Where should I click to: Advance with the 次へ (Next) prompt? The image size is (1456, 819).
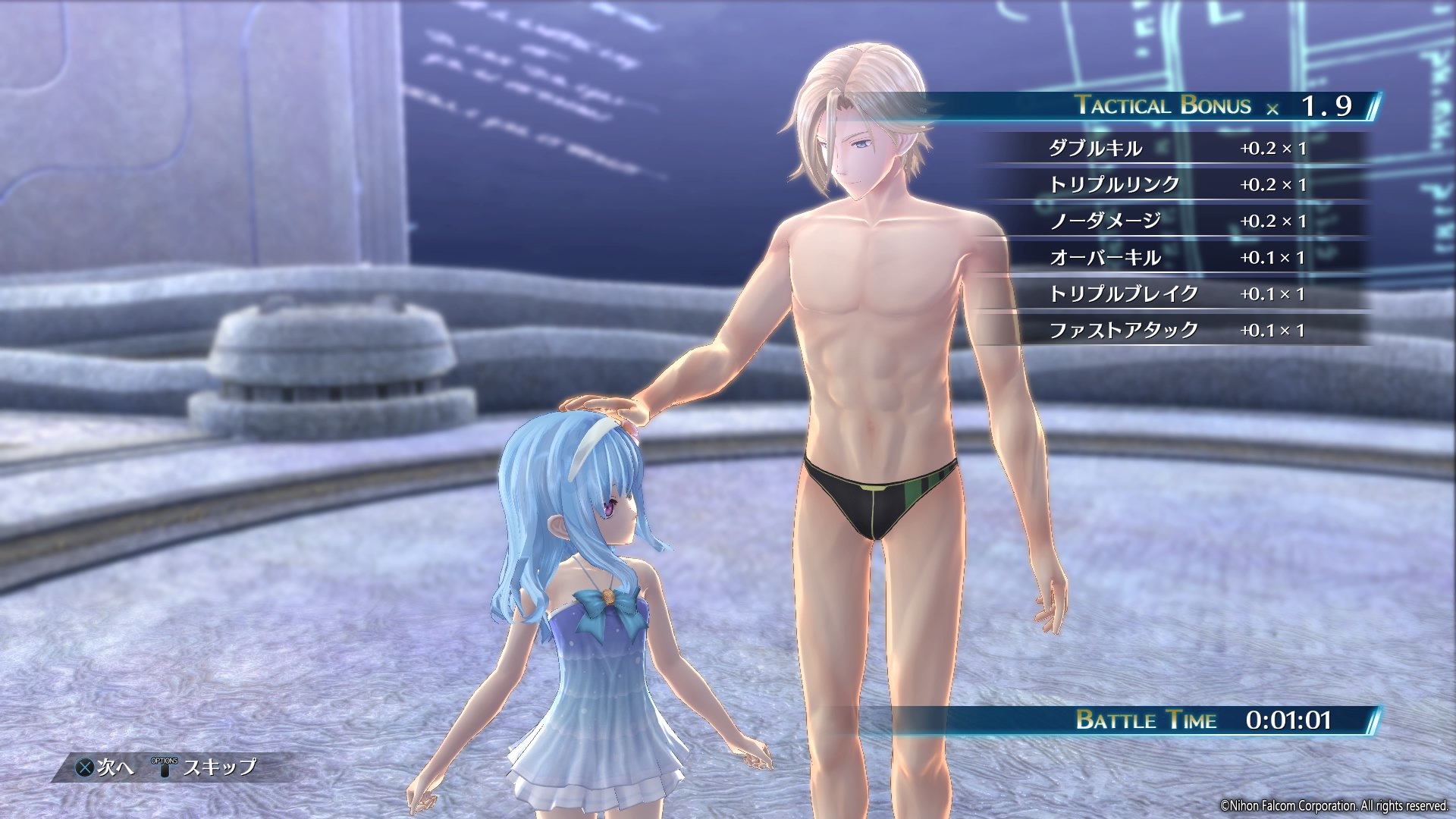[x=105, y=767]
